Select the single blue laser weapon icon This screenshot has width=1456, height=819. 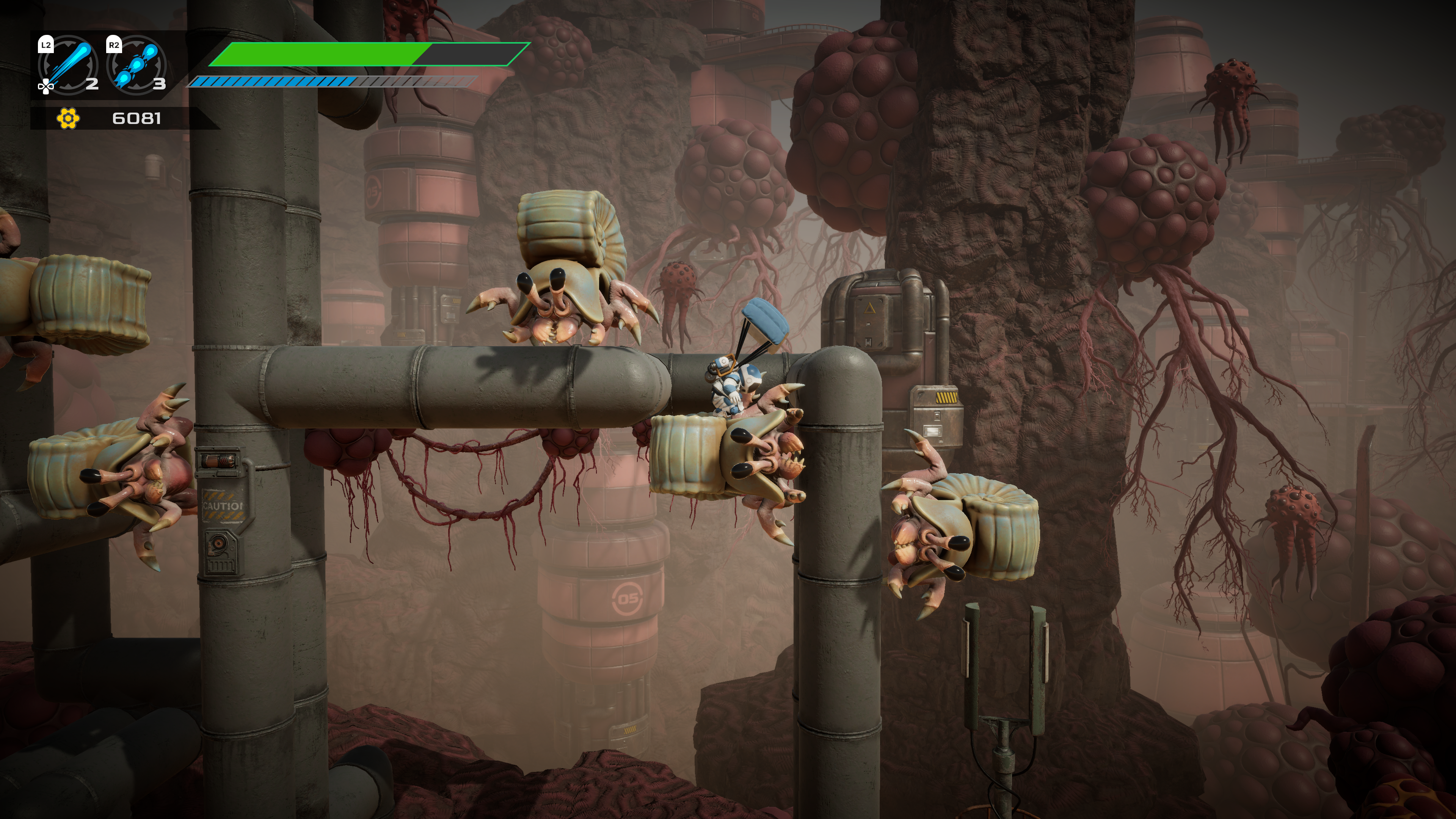(x=68, y=64)
